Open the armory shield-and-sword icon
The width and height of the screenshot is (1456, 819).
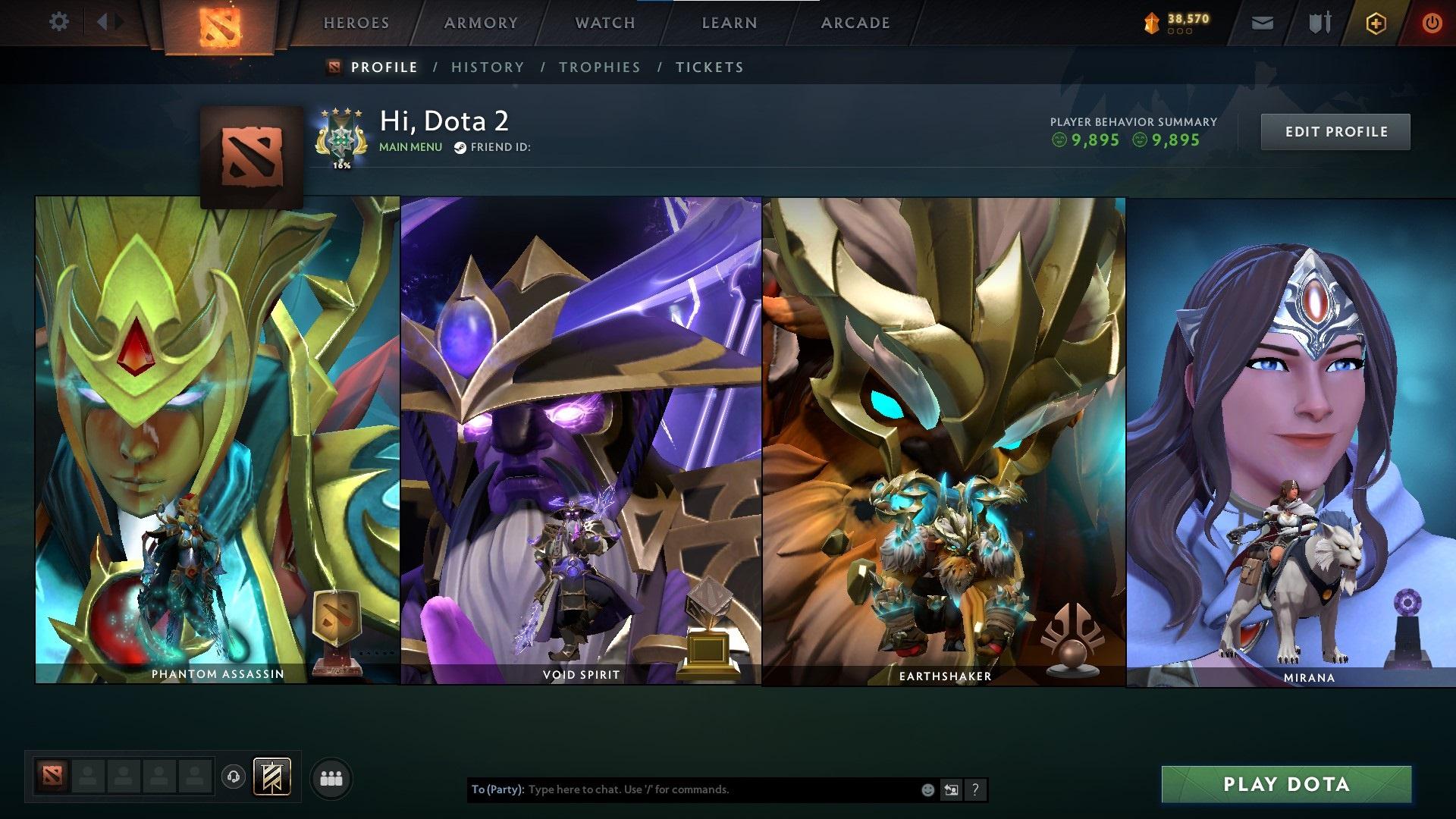coord(1319,23)
